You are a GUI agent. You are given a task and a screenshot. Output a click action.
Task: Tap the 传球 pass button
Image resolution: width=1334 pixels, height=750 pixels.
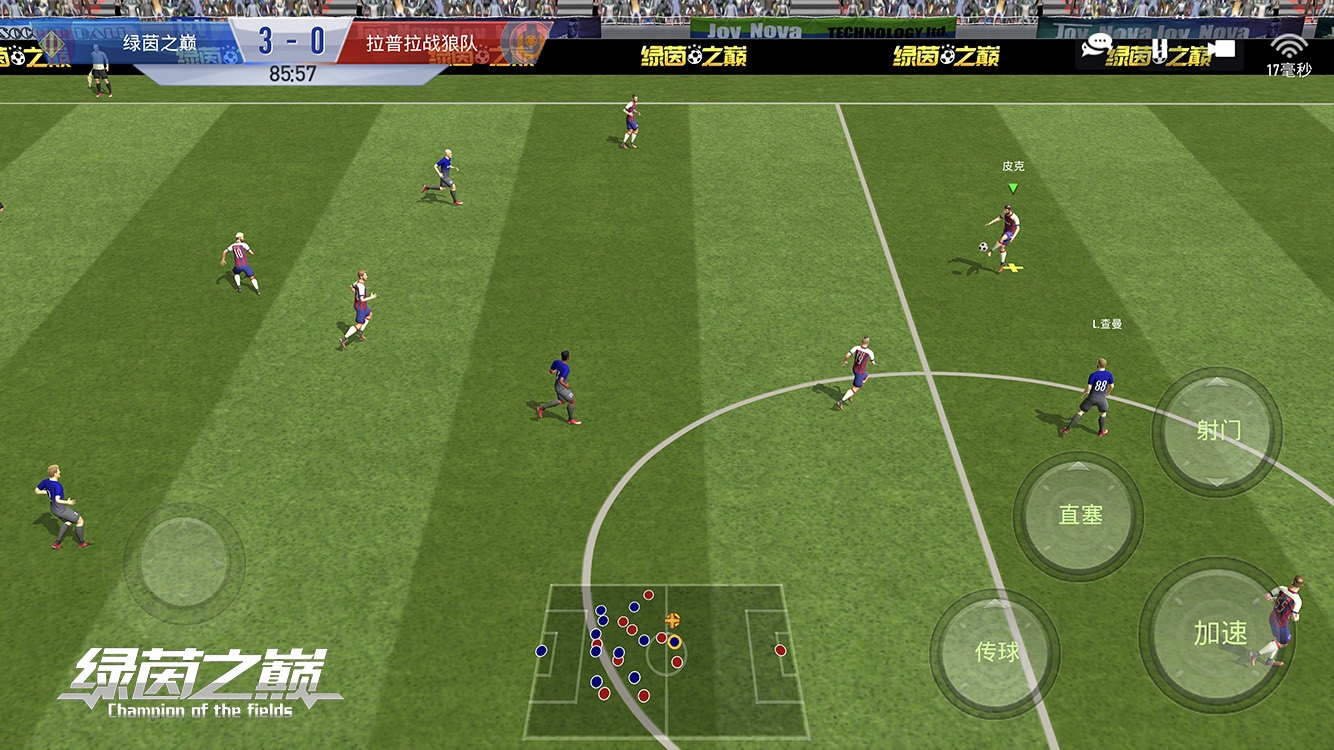click(x=995, y=652)
